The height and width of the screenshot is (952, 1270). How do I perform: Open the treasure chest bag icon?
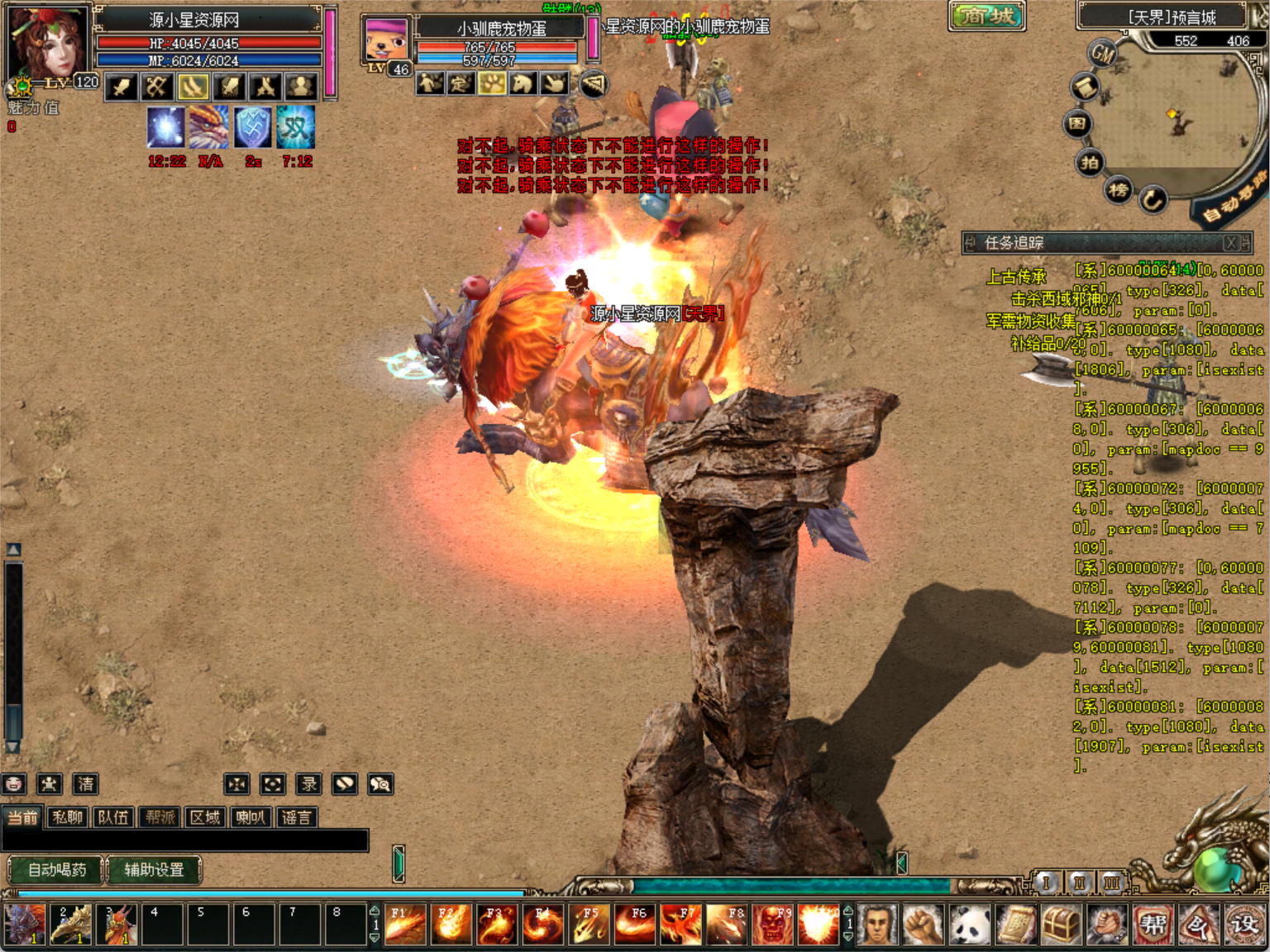pos(1061,924)
